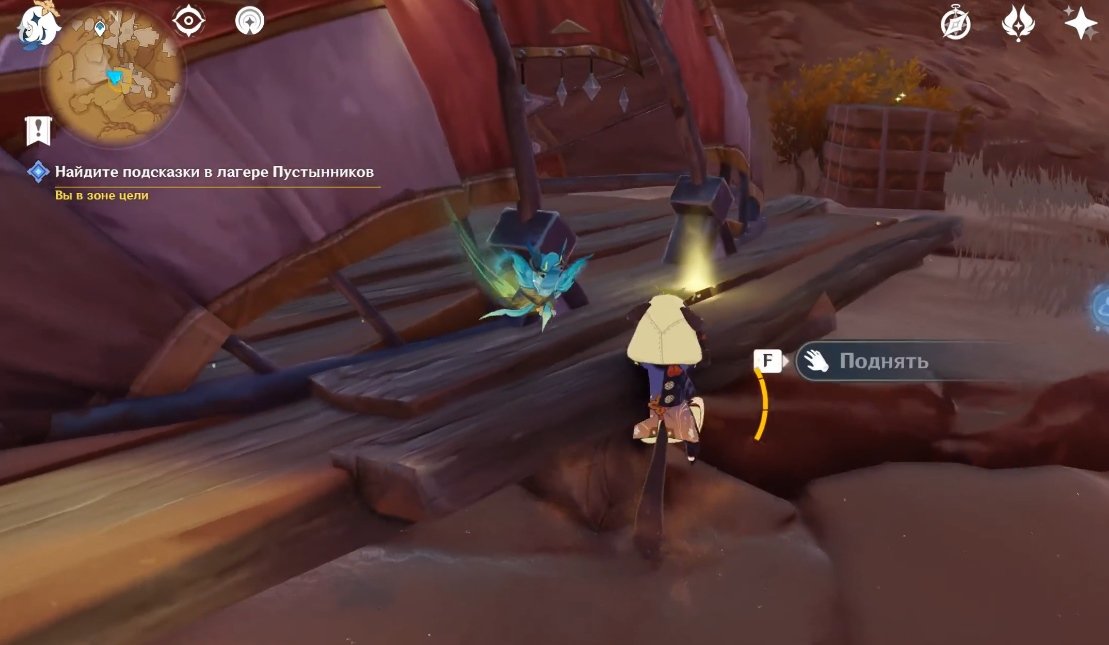Click the round signal icon beside the eye
Screen dimensions: 1109x645
(x=250, y=20)
